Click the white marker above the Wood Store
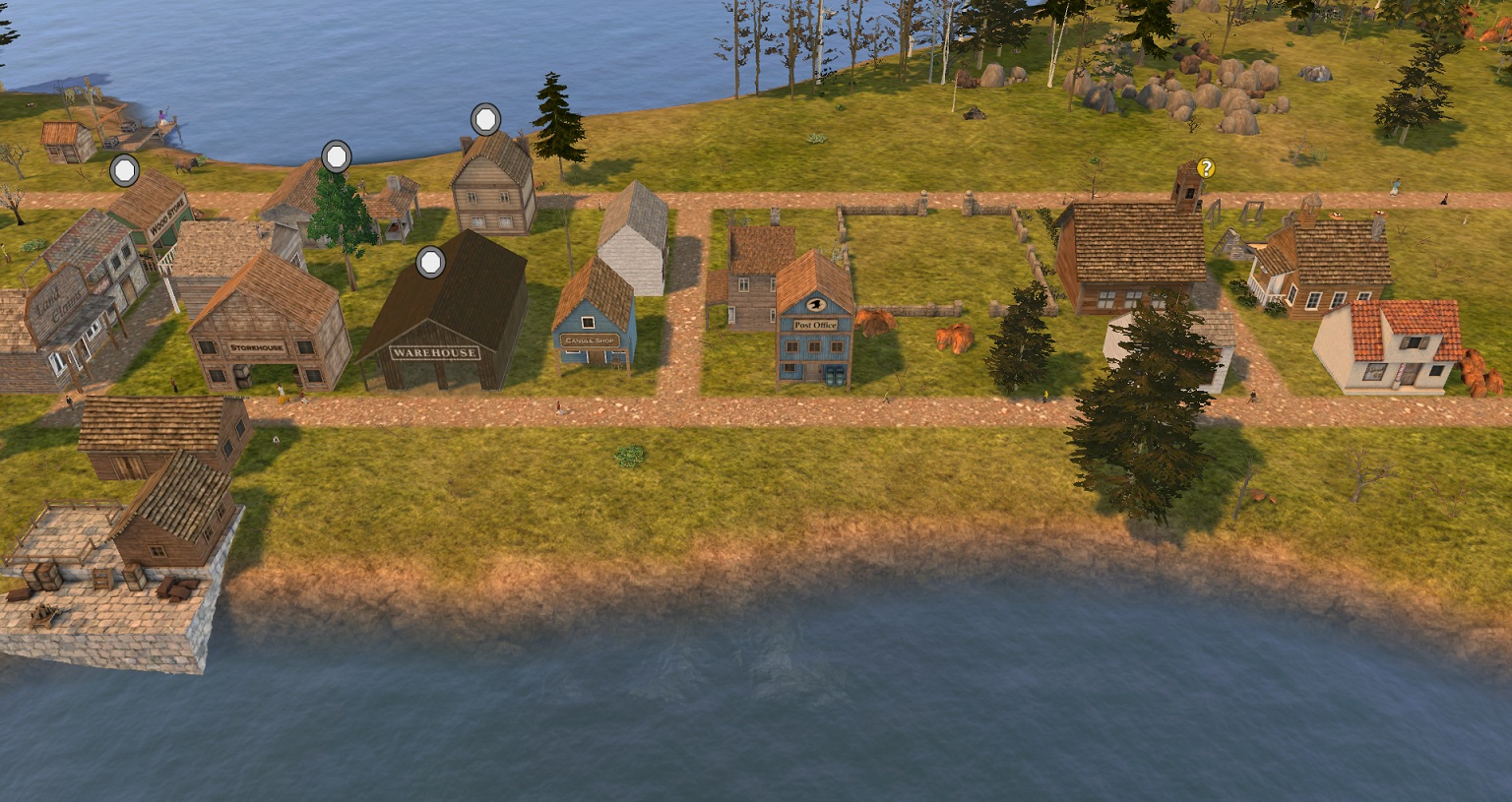This screenshot has width=1512, height=802. tap(124, 170)
